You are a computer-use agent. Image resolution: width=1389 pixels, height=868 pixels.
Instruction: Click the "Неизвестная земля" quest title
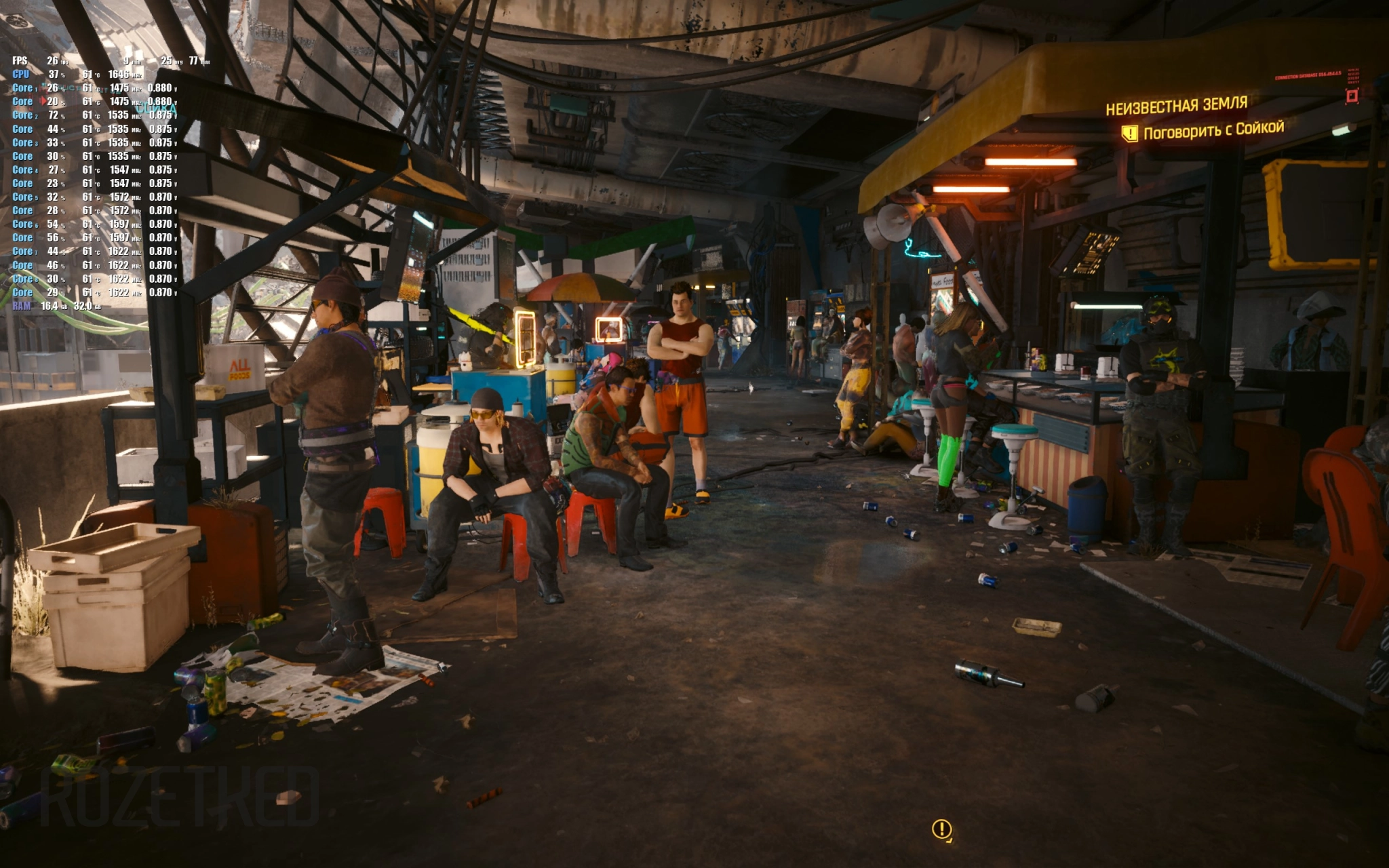pyautogui.click(x=1176, y=106)
